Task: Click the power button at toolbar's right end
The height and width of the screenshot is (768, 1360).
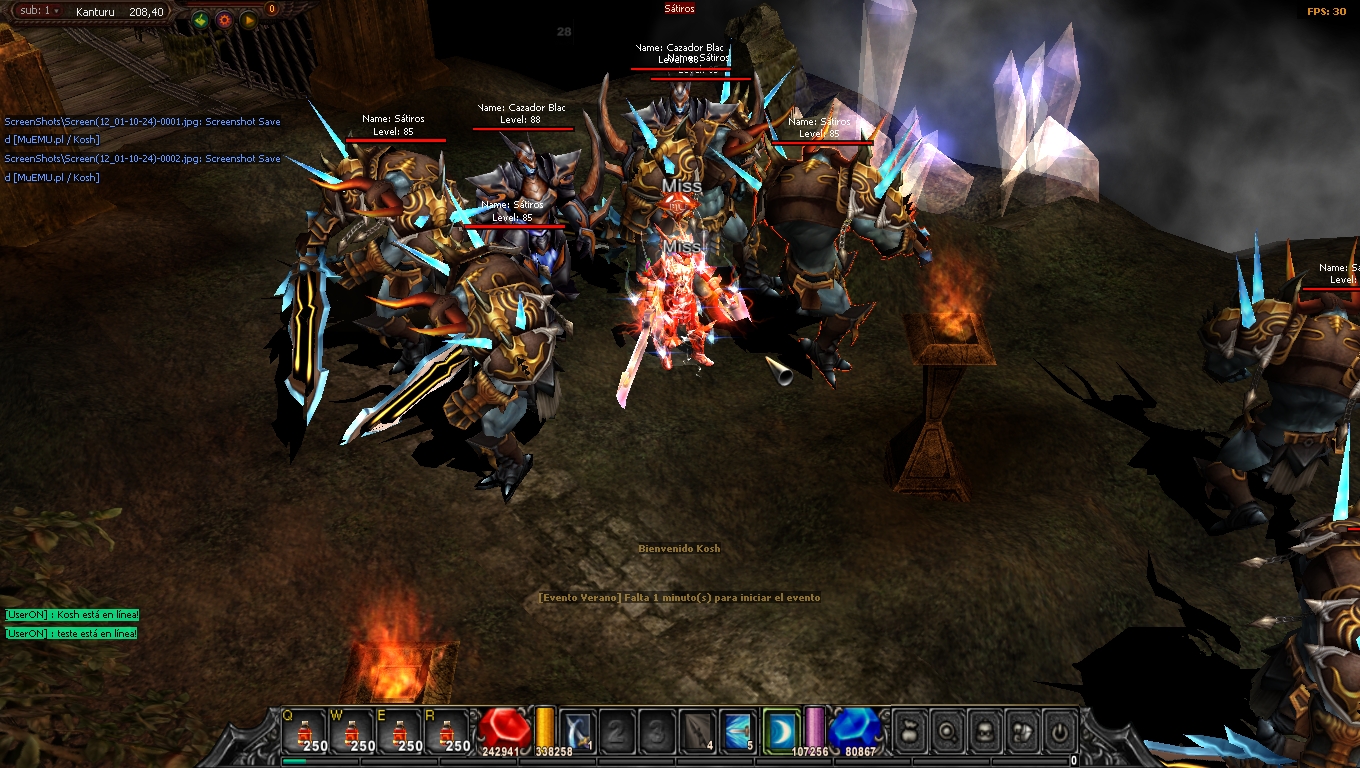Action: click(x=1061, y=729)
